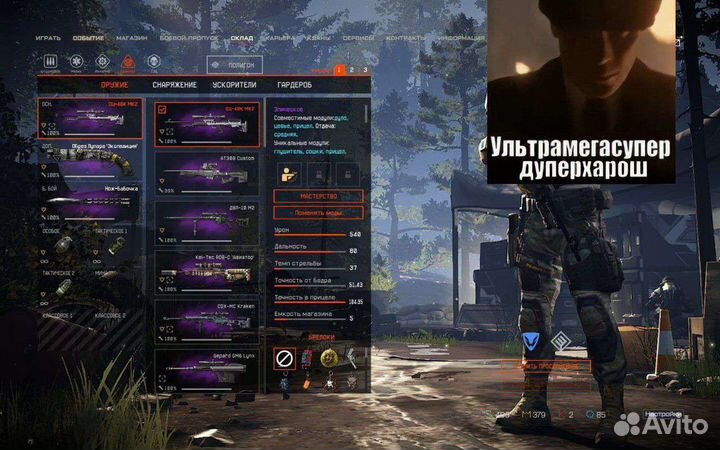Image resolution: width=720 pixels, height=450 pixels.
Task: Click the МАСТЕРСТВО button
Action: pos(317,196)
